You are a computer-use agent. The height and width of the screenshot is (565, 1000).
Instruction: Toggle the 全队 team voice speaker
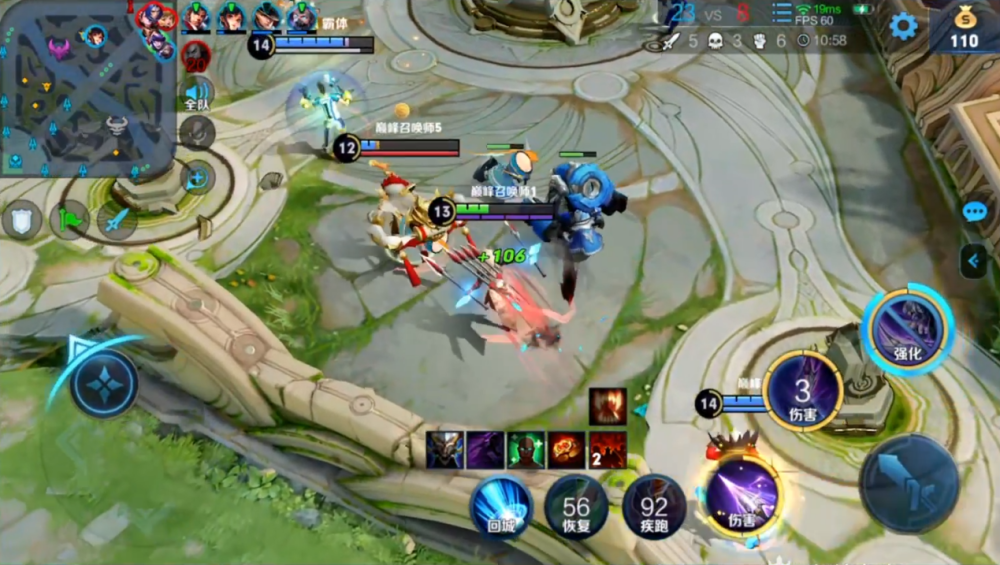tap(197, 95)
